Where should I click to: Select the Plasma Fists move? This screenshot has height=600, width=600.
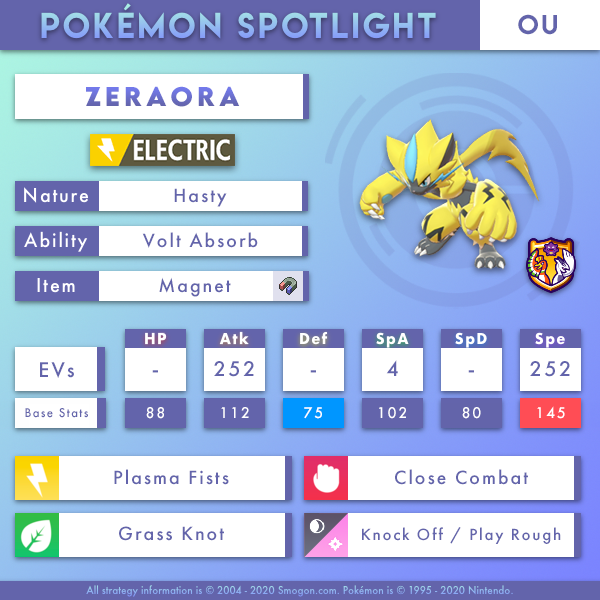click(170, 478)
